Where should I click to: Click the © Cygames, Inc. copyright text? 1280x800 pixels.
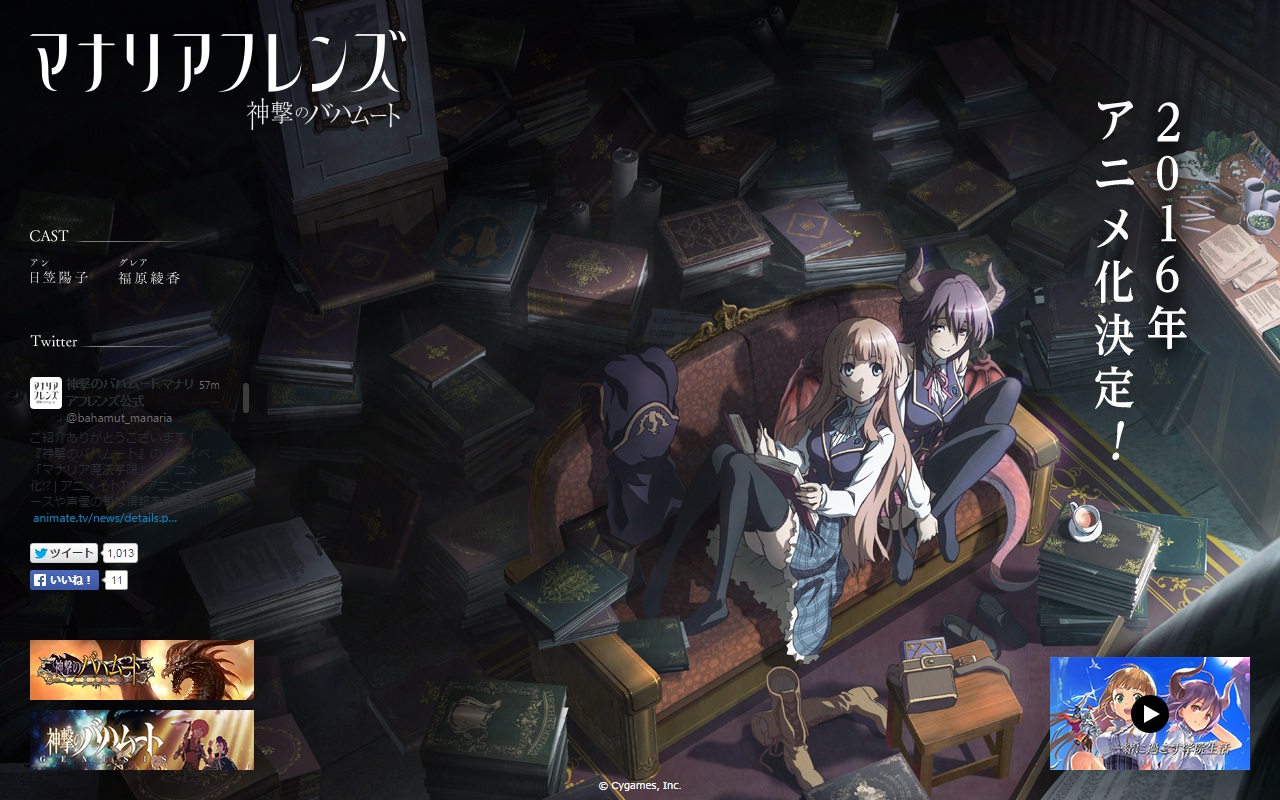tap(639, 786)
